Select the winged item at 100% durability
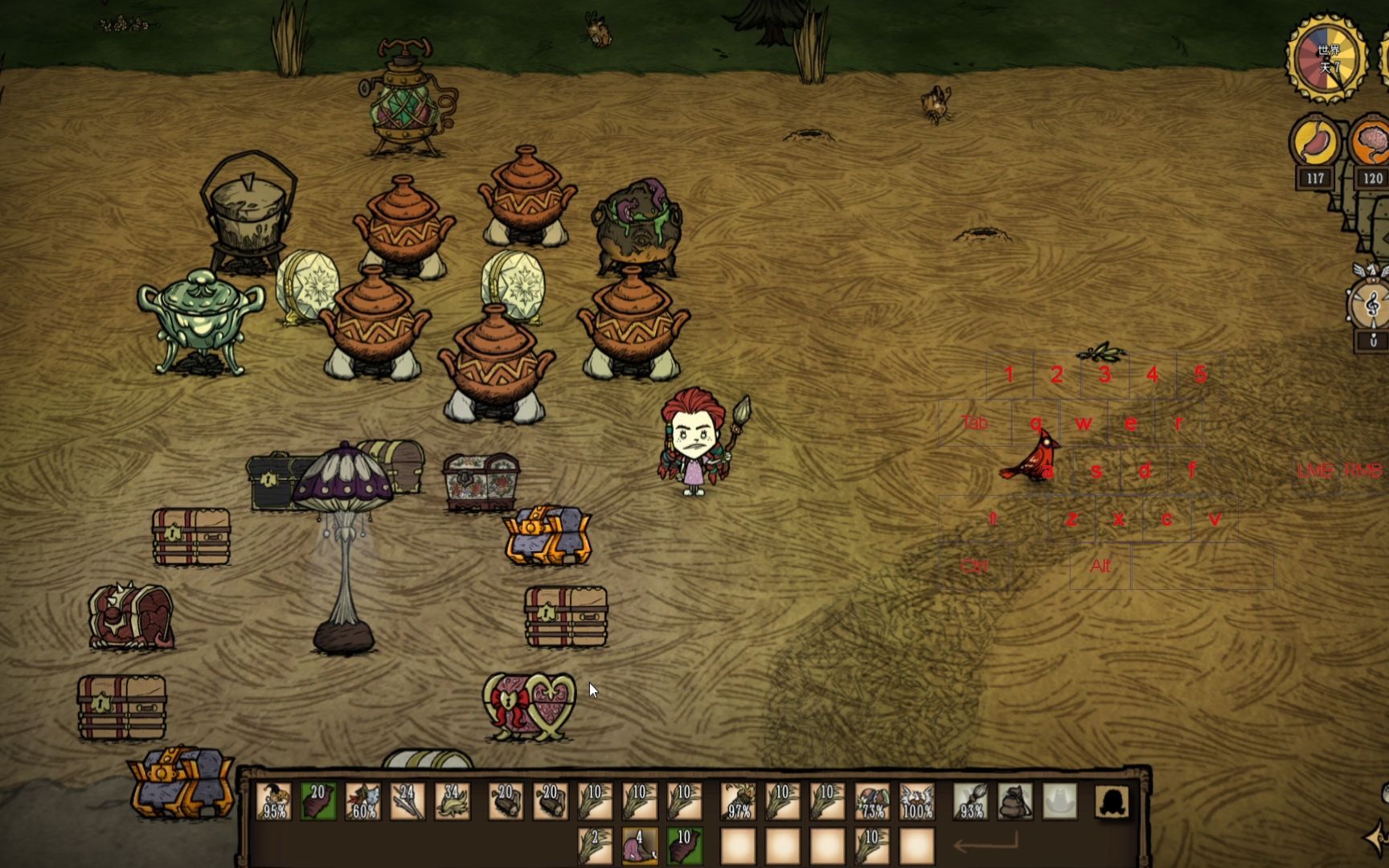The image size is (1389, 868). click(x=916, y=801)
